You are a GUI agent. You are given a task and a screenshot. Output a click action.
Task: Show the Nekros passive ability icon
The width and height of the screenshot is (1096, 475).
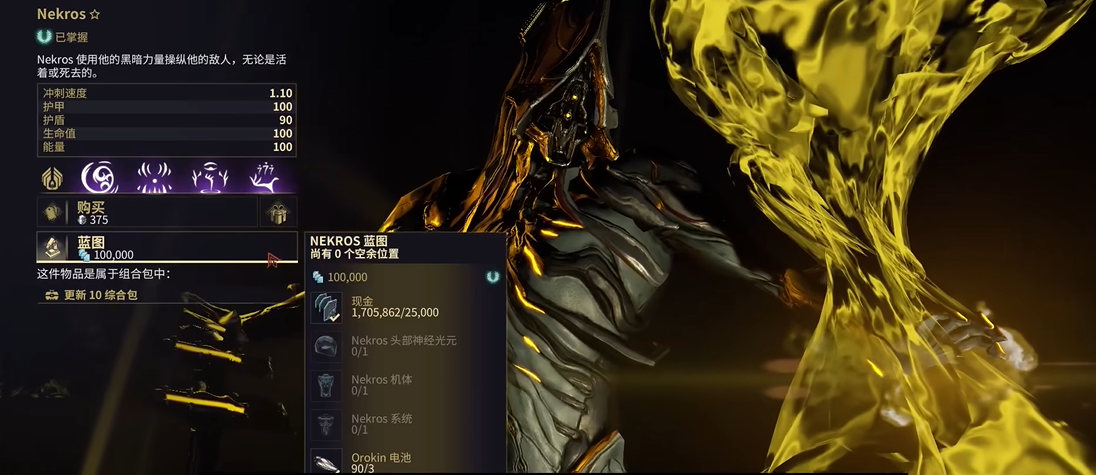(53, 178)
